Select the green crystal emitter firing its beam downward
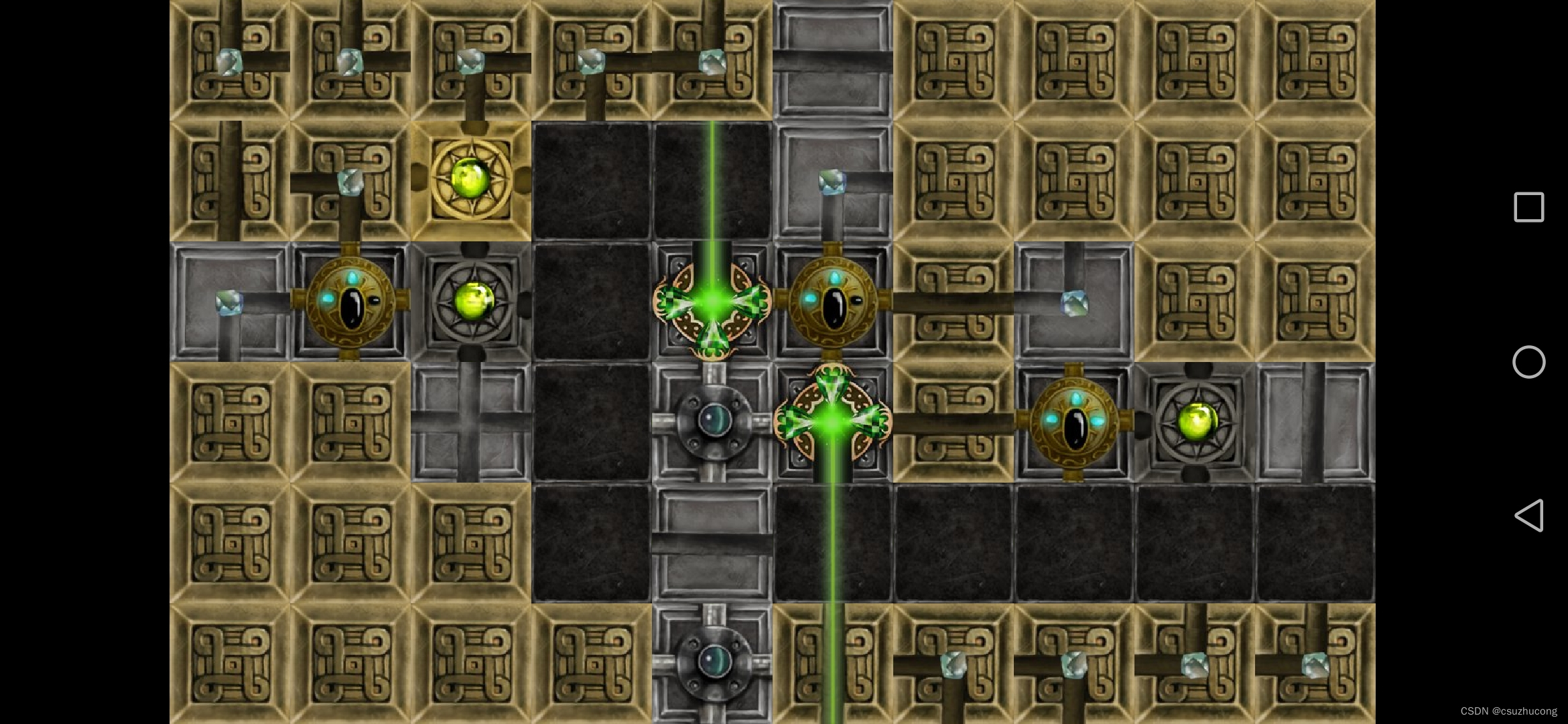1568x724 pixels. point(832,421)
